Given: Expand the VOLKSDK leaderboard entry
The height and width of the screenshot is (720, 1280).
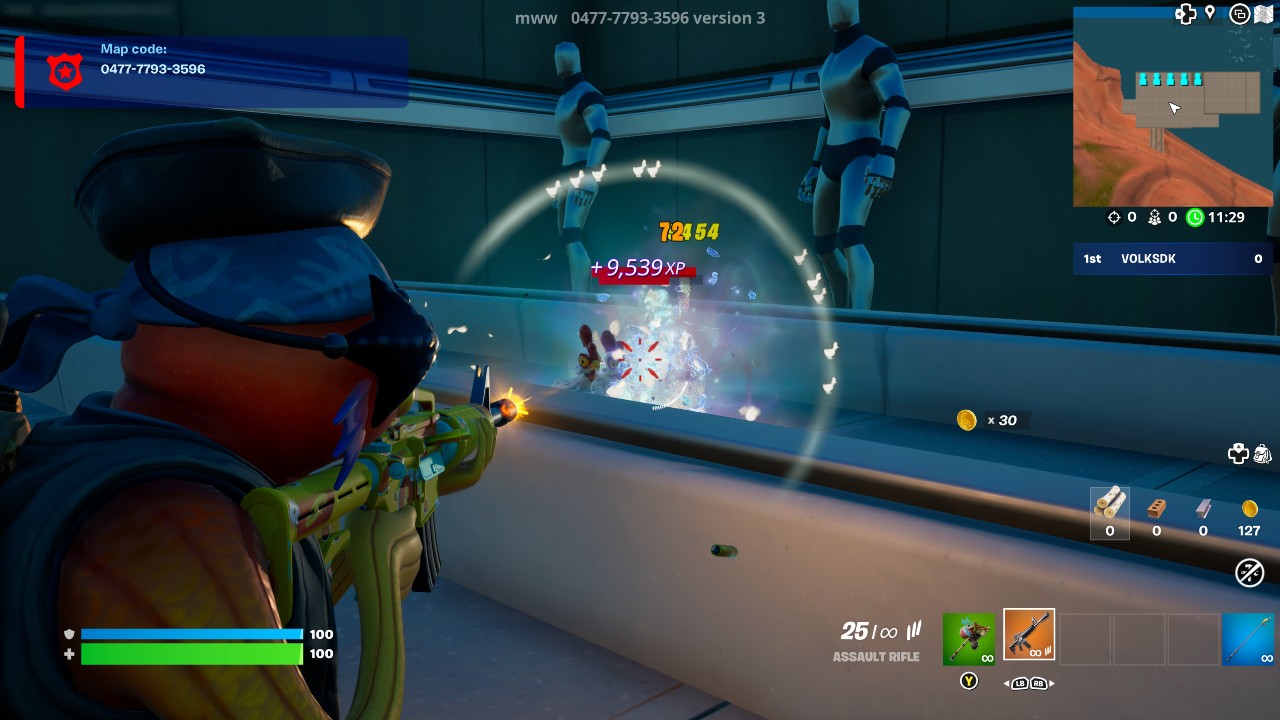Looking at the screenshot, I should 1170,258.
